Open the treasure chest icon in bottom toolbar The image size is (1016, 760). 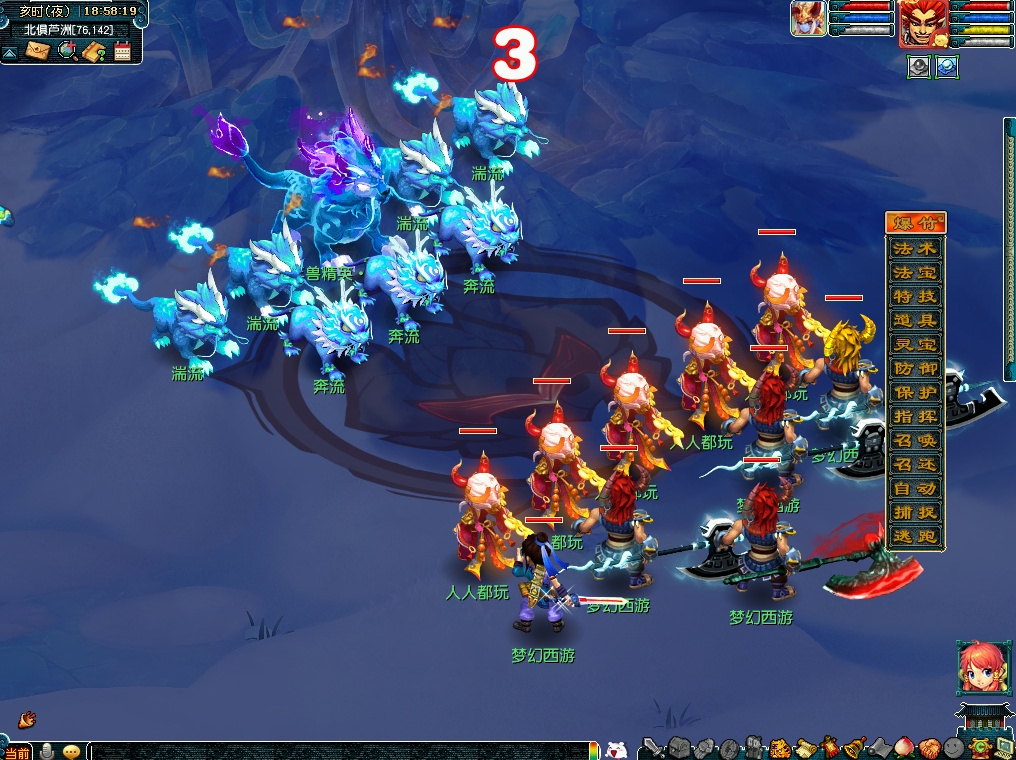[679, 747]
